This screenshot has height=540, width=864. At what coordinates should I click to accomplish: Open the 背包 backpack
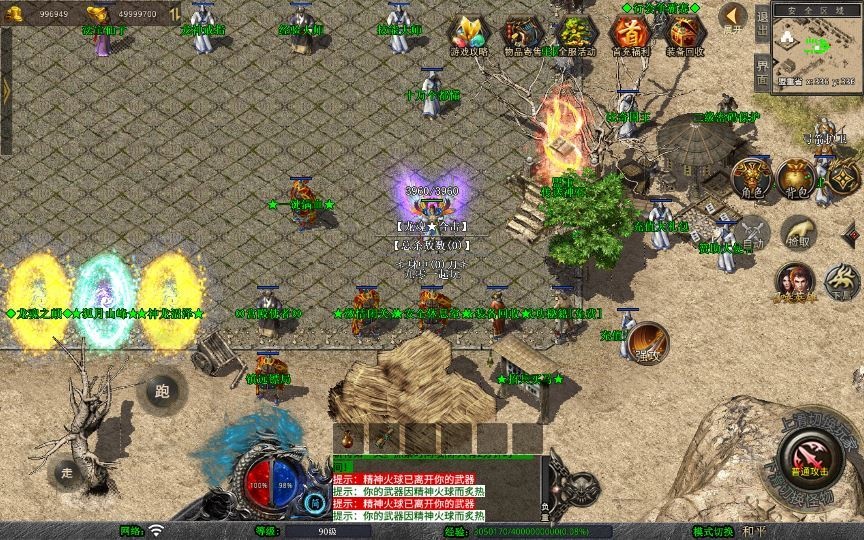796,177
